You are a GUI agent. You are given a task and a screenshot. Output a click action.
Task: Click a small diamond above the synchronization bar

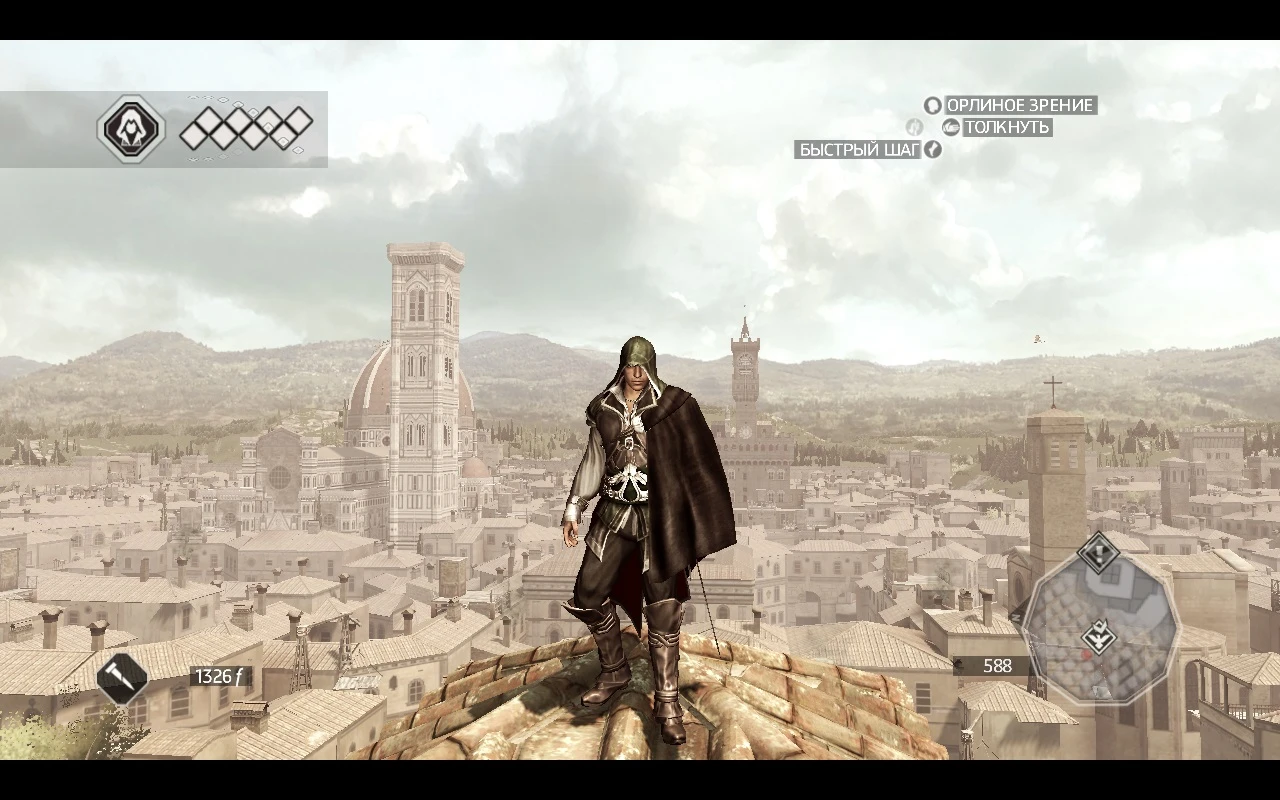pos(238,104)
